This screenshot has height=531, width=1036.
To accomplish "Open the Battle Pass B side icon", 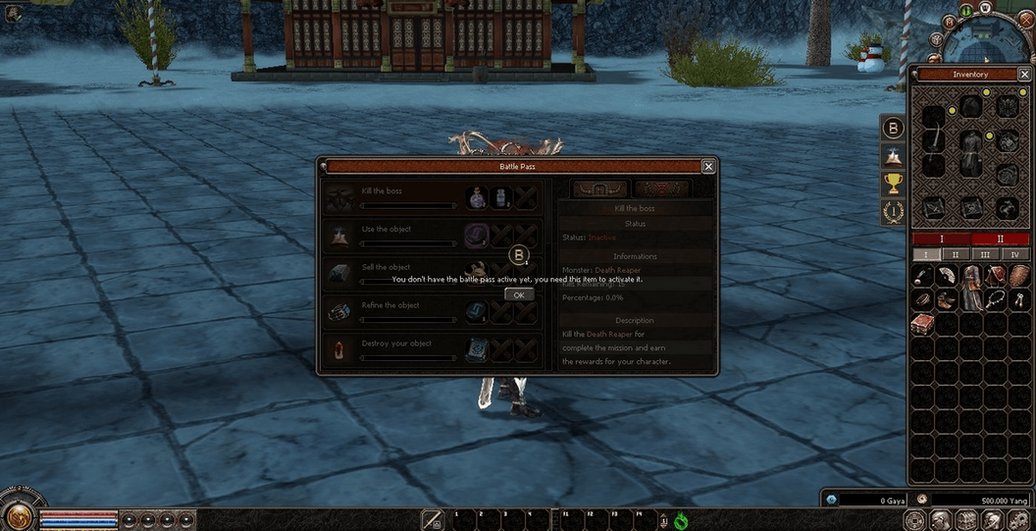I will [x=893, y=128].
